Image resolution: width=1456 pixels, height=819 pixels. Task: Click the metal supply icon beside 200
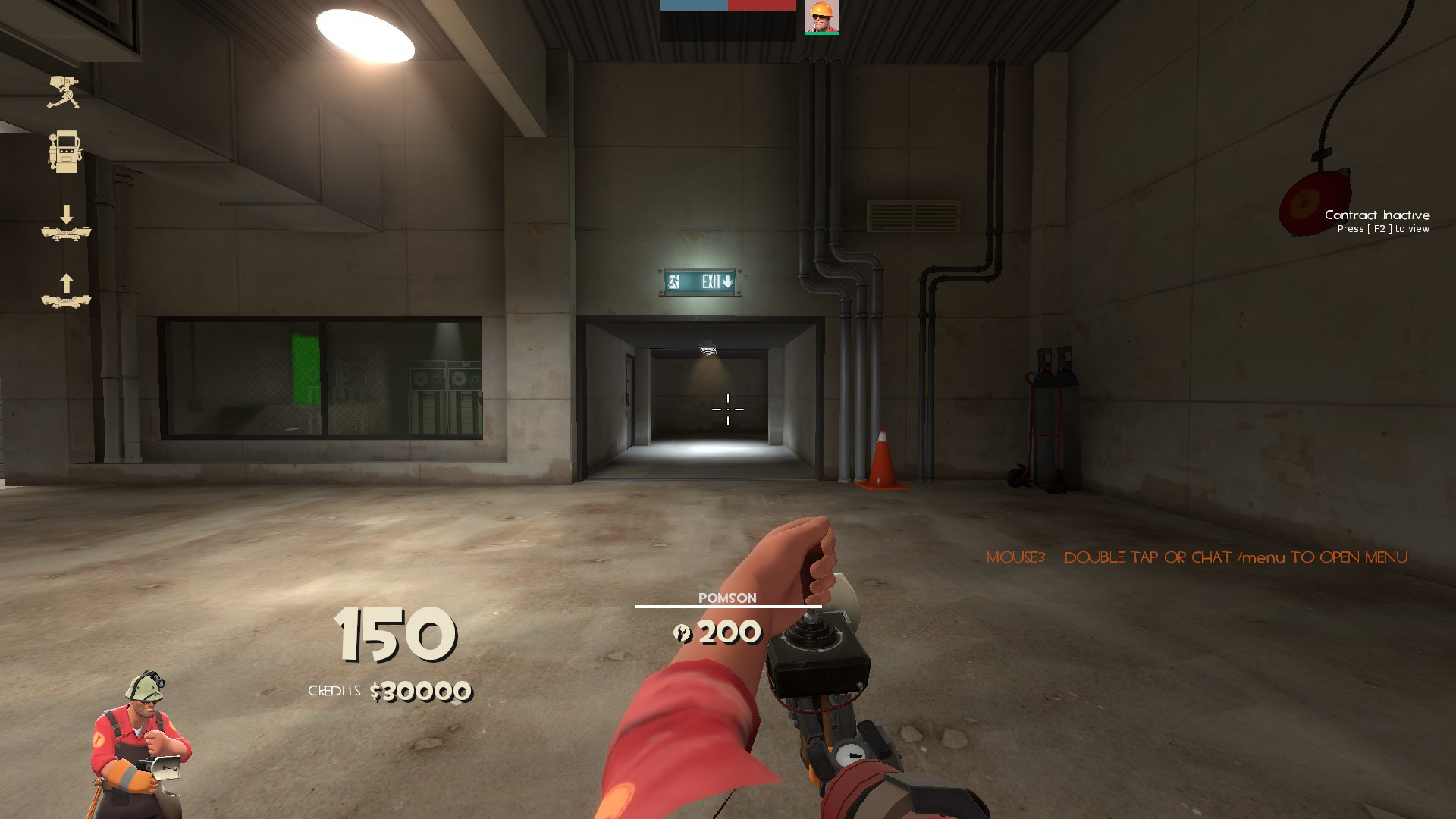point(682,632)
